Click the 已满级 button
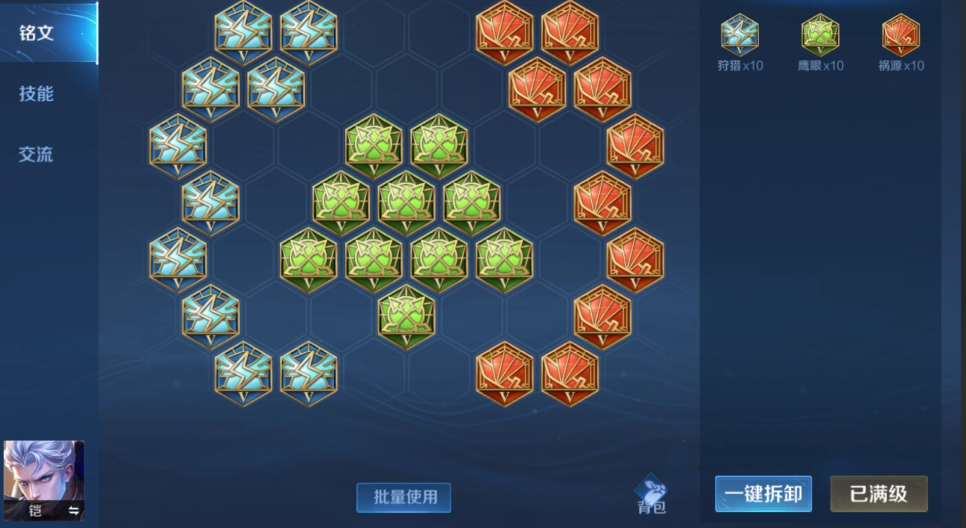Viewport: 966px width, 528px height. [878, 493]
